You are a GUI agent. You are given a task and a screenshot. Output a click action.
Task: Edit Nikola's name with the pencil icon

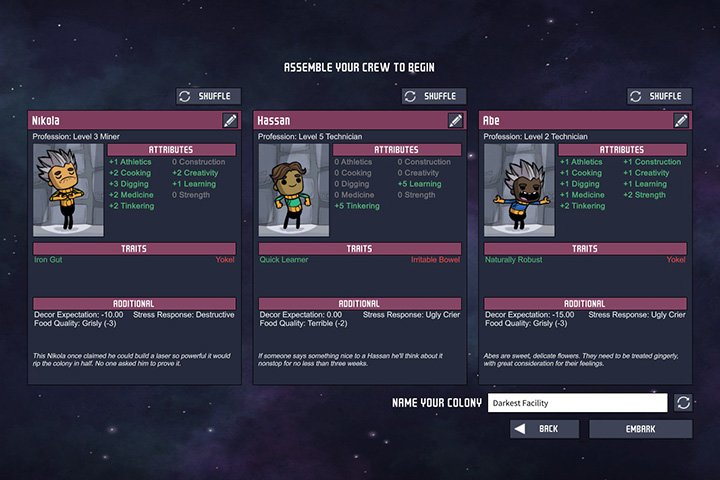point(231,120)
